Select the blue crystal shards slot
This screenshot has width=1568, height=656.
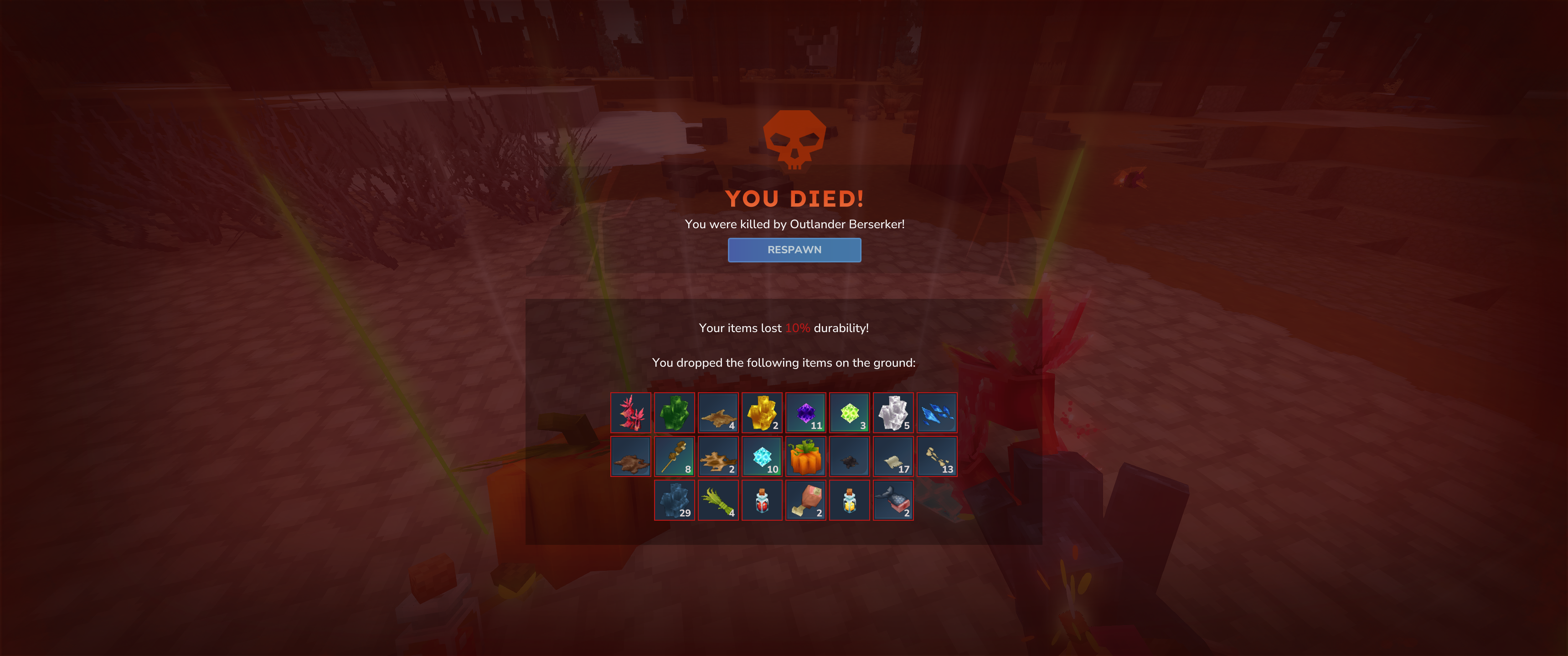tap(937, 413)
